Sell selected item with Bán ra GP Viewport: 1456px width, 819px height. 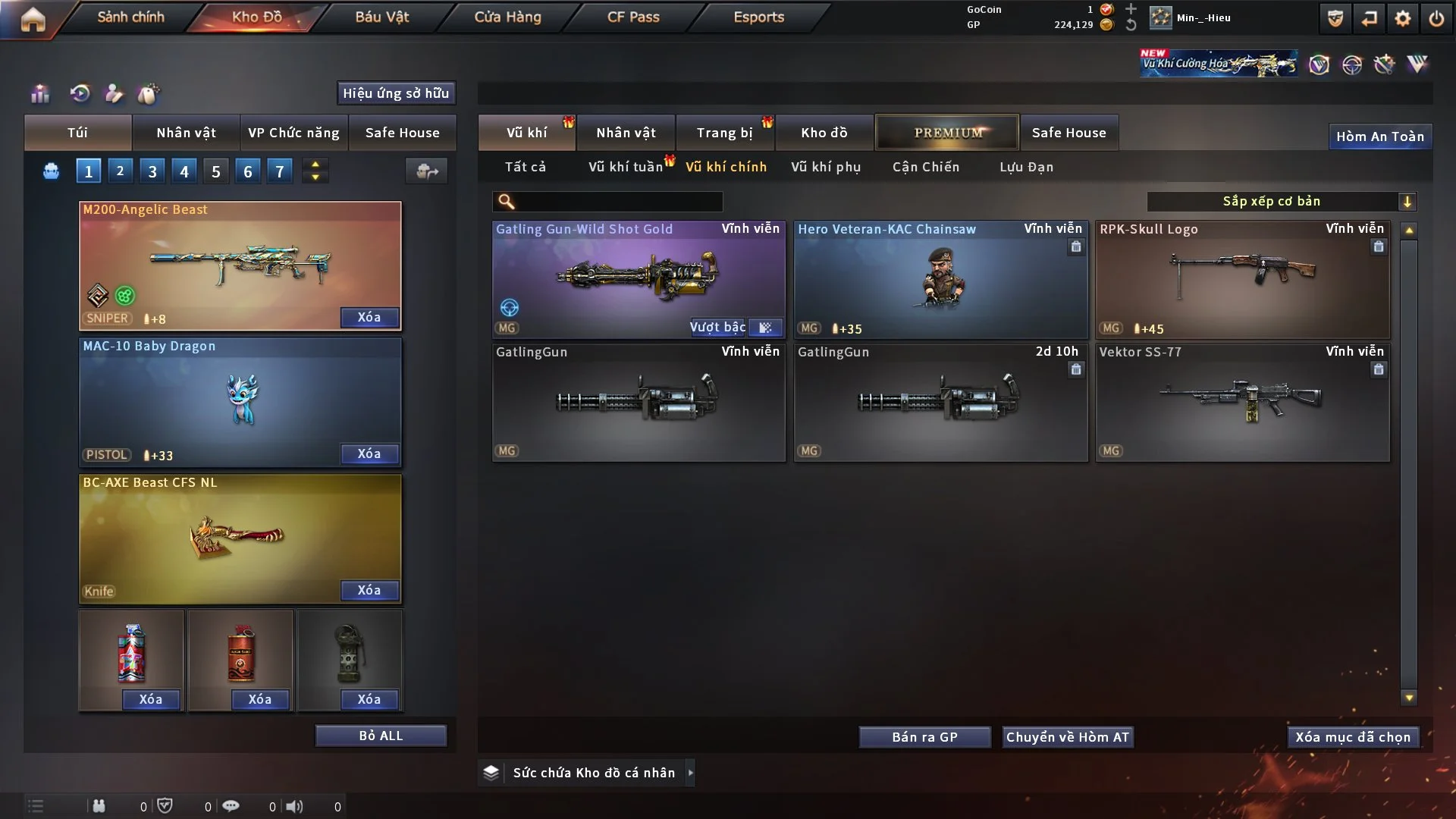click(924, 737)
